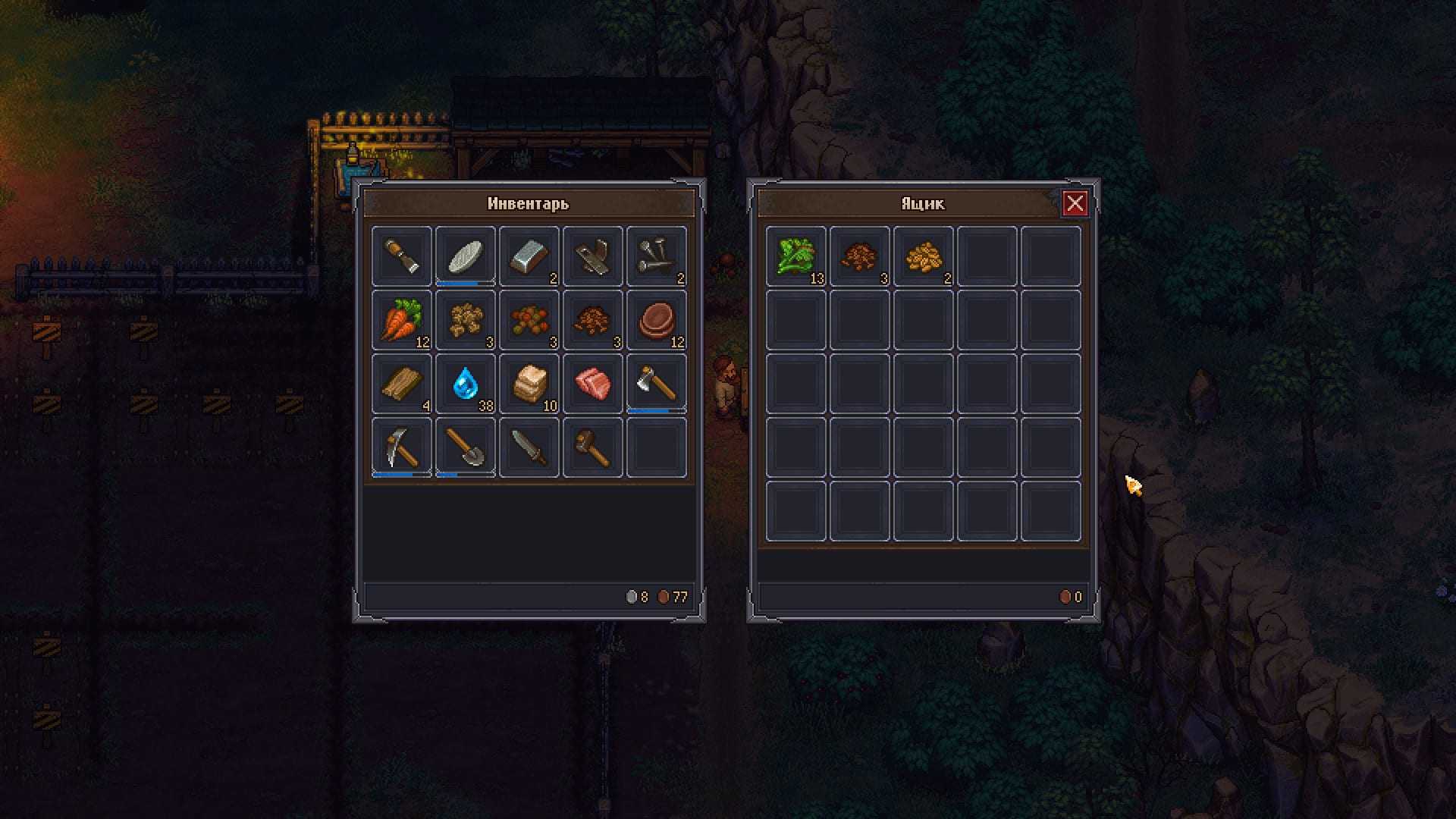Choose the nails slot in the inventory
This screenshot has height=819, width=1456.
point(657,256)
